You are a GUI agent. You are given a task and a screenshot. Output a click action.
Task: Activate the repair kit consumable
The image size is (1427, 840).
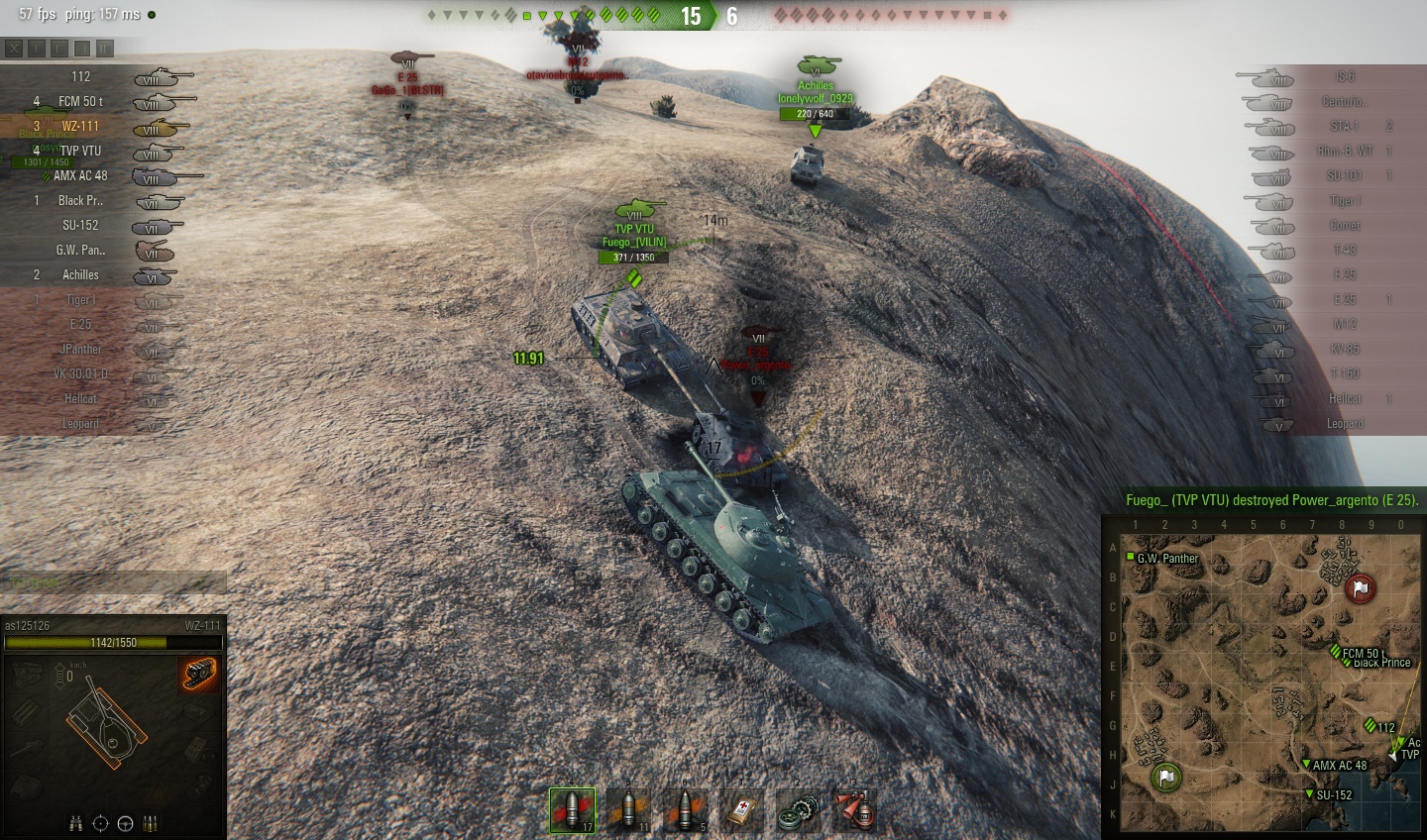point(799,810)
